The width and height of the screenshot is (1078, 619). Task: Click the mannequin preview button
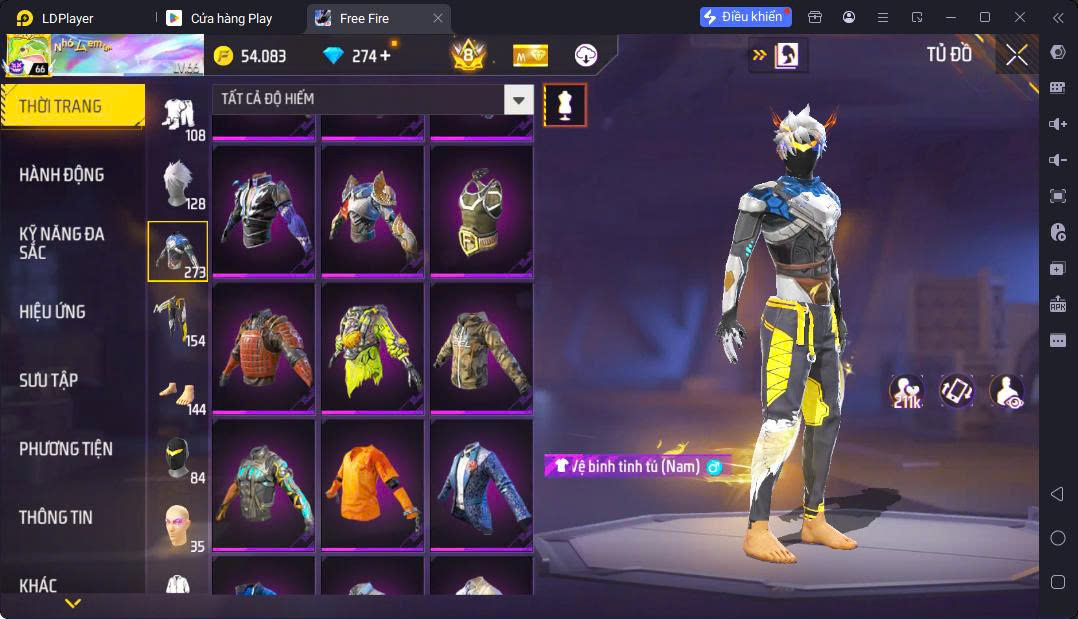point(565,105)
